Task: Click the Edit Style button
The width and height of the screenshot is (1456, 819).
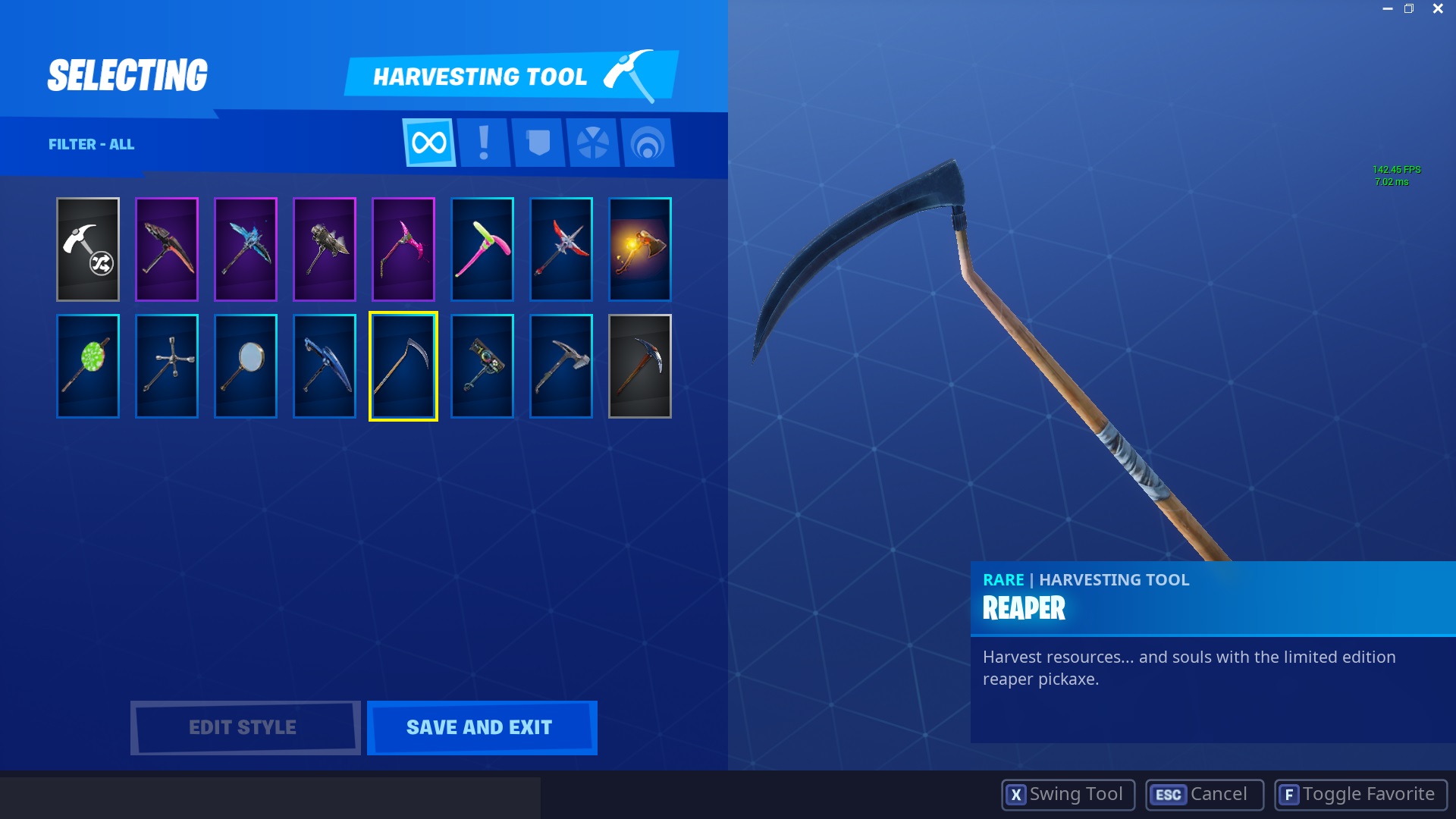Action: (x=244, y=727)
